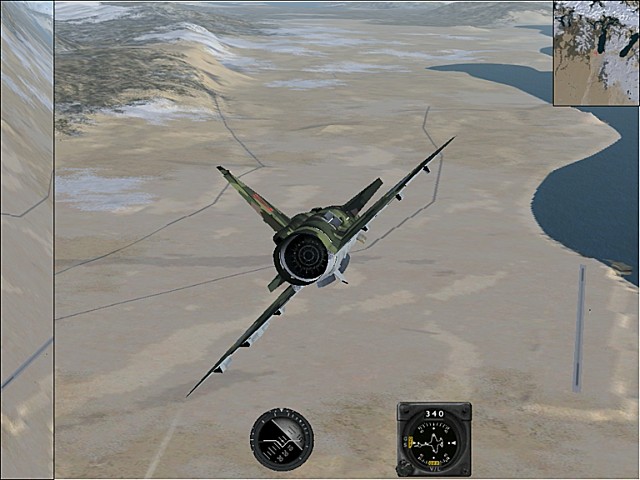The height and width of the screenshot is (480, 640).
Task: Select the round attitude indicator gauge
Action: [x=282, y=439]
